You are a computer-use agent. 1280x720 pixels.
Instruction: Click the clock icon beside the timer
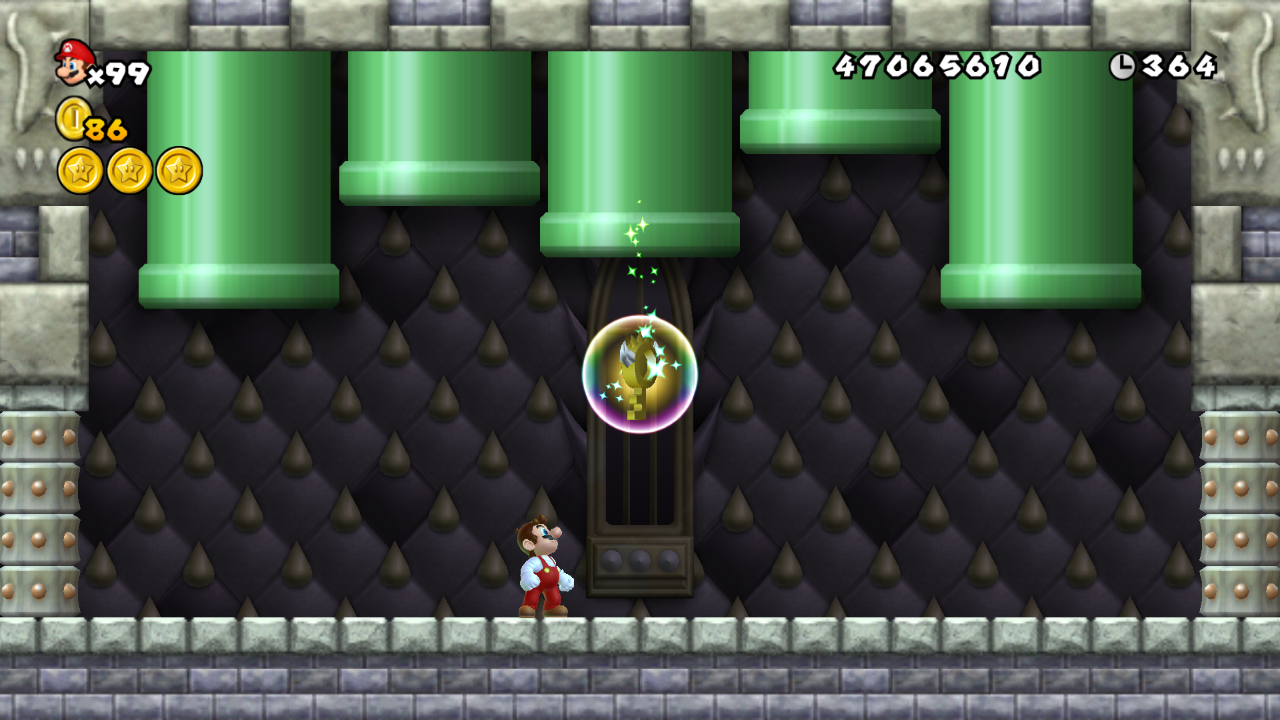[1125, 66]
